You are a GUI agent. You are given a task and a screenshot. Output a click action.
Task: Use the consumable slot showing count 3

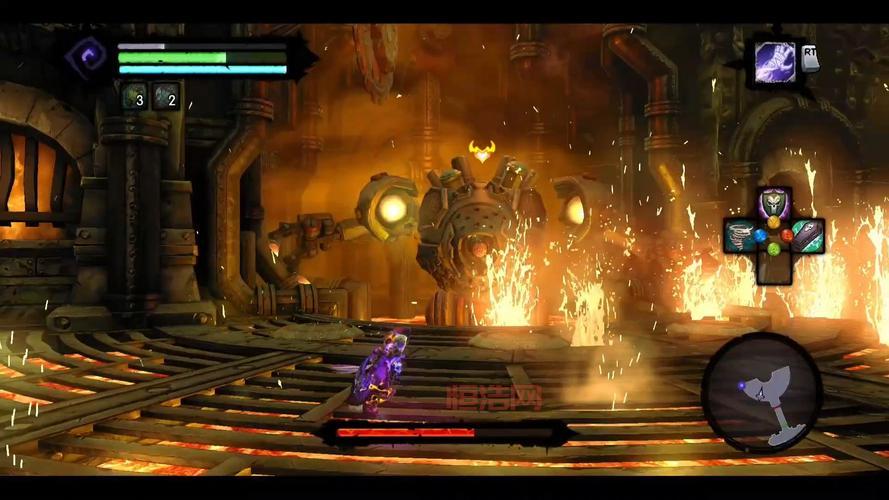[134, 96]
